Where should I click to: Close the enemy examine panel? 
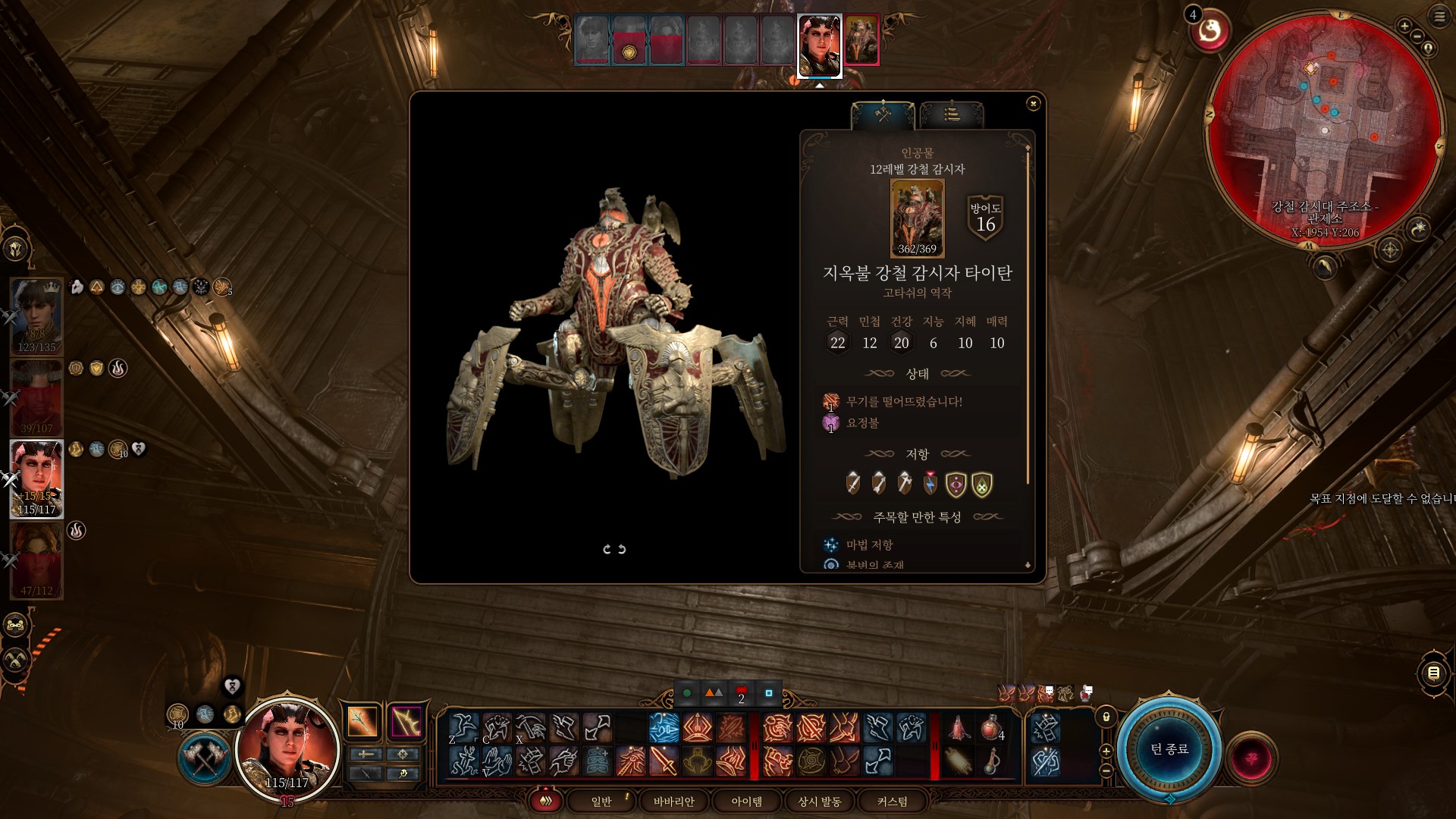click(1033, 103)
